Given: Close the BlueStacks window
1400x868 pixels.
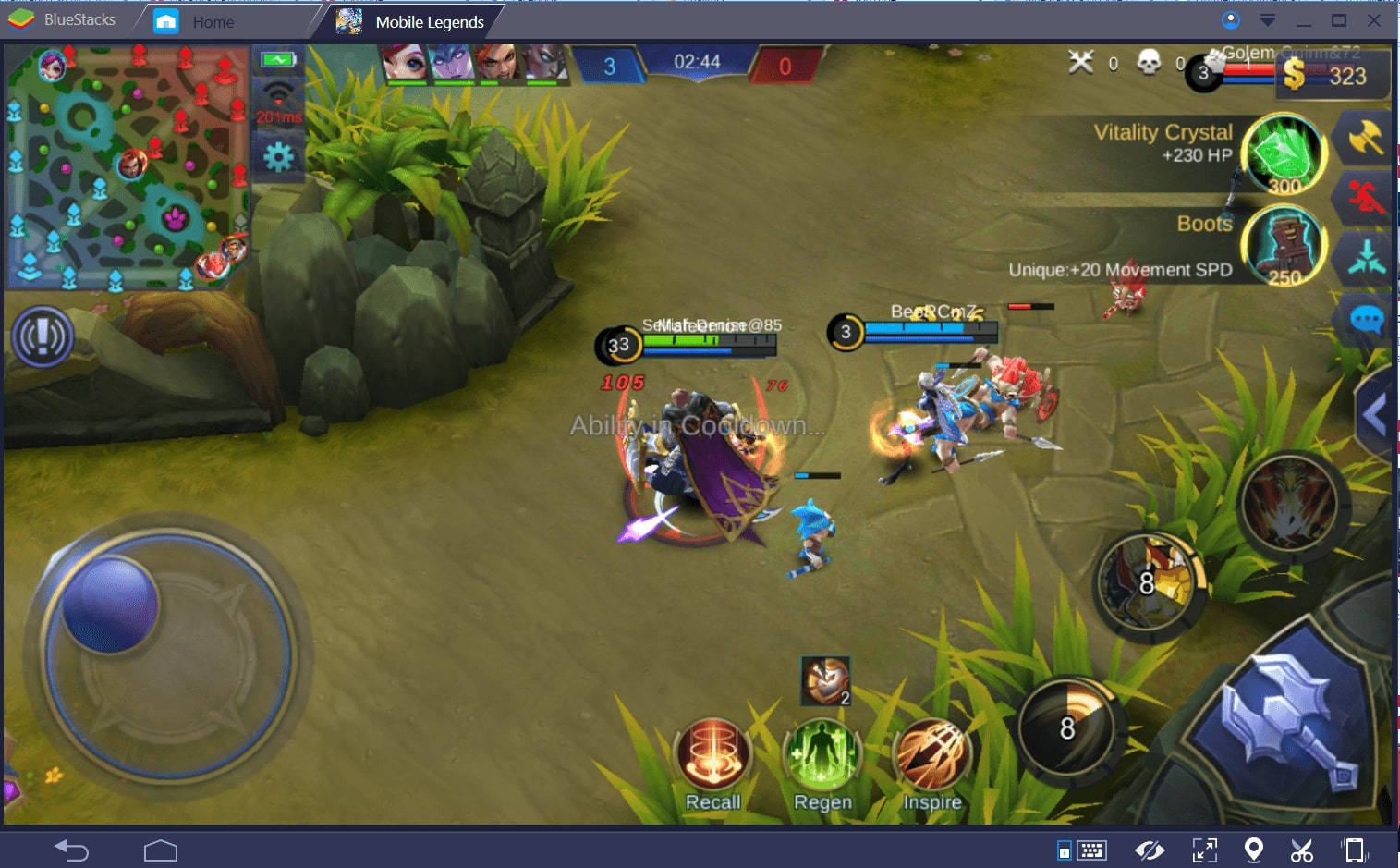Looking at the screenshot, I should 1374,20.
